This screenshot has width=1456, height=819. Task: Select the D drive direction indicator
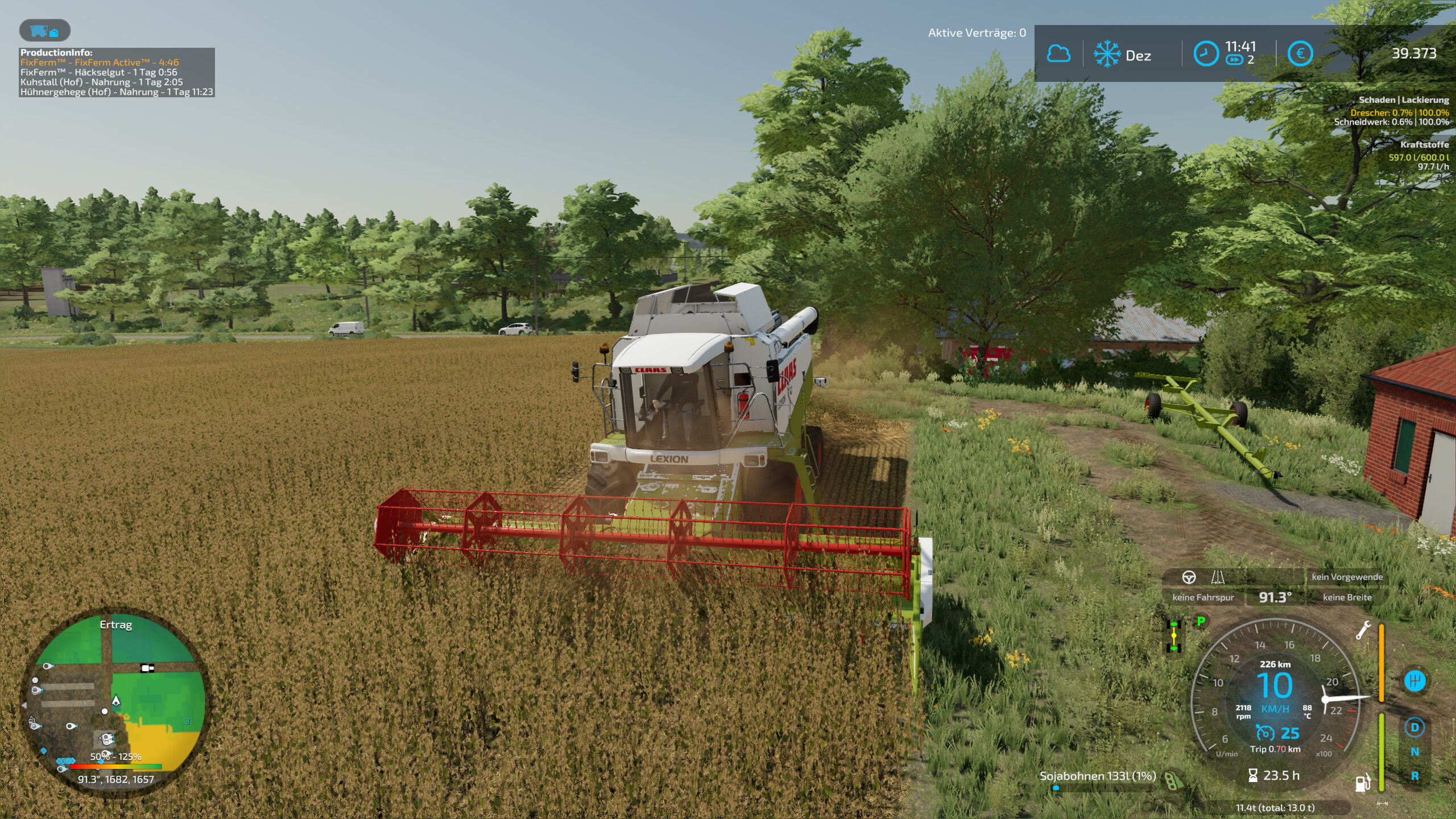click(1414, 727)
